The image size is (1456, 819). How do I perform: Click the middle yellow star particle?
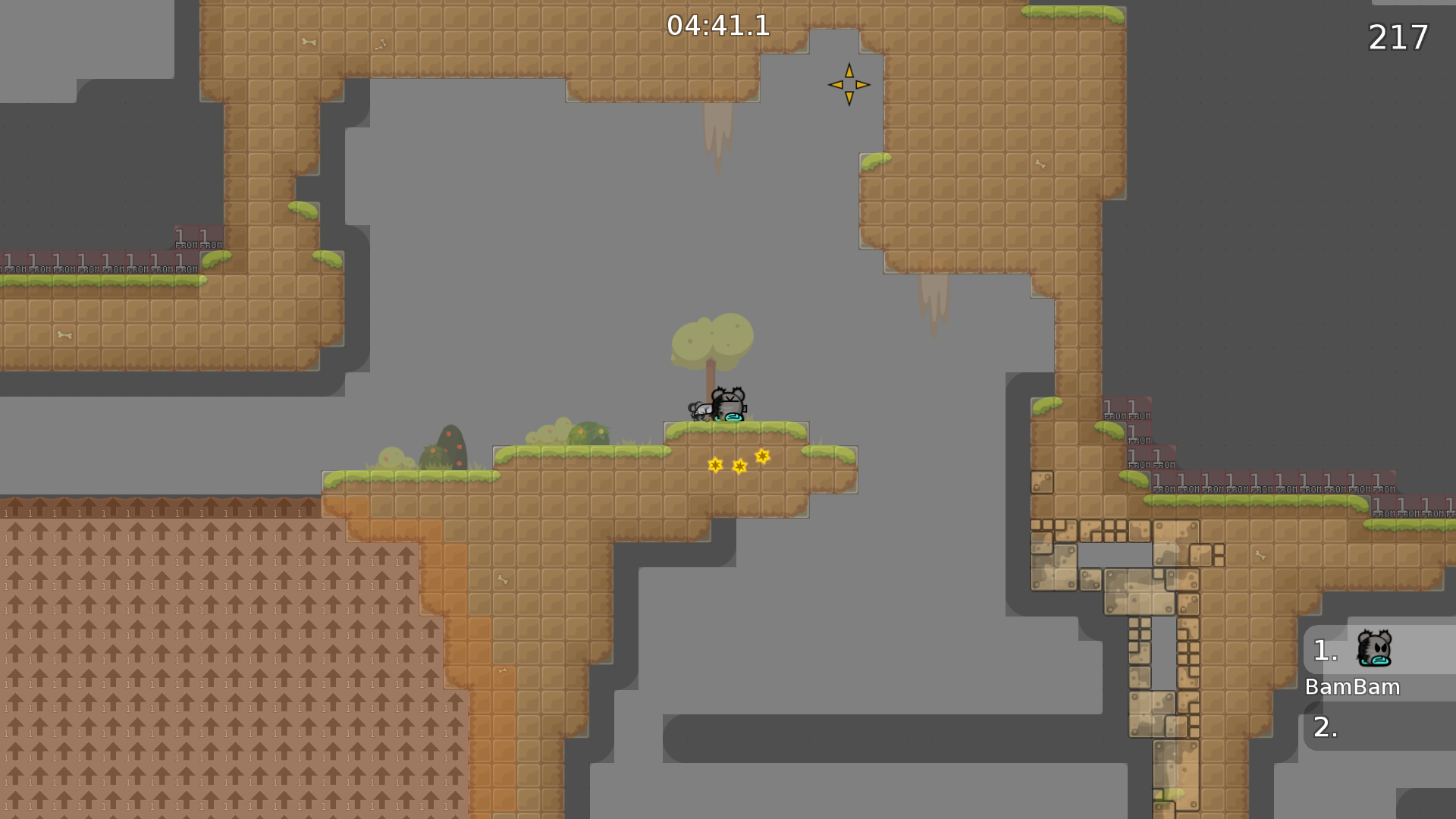coord(739,466)
